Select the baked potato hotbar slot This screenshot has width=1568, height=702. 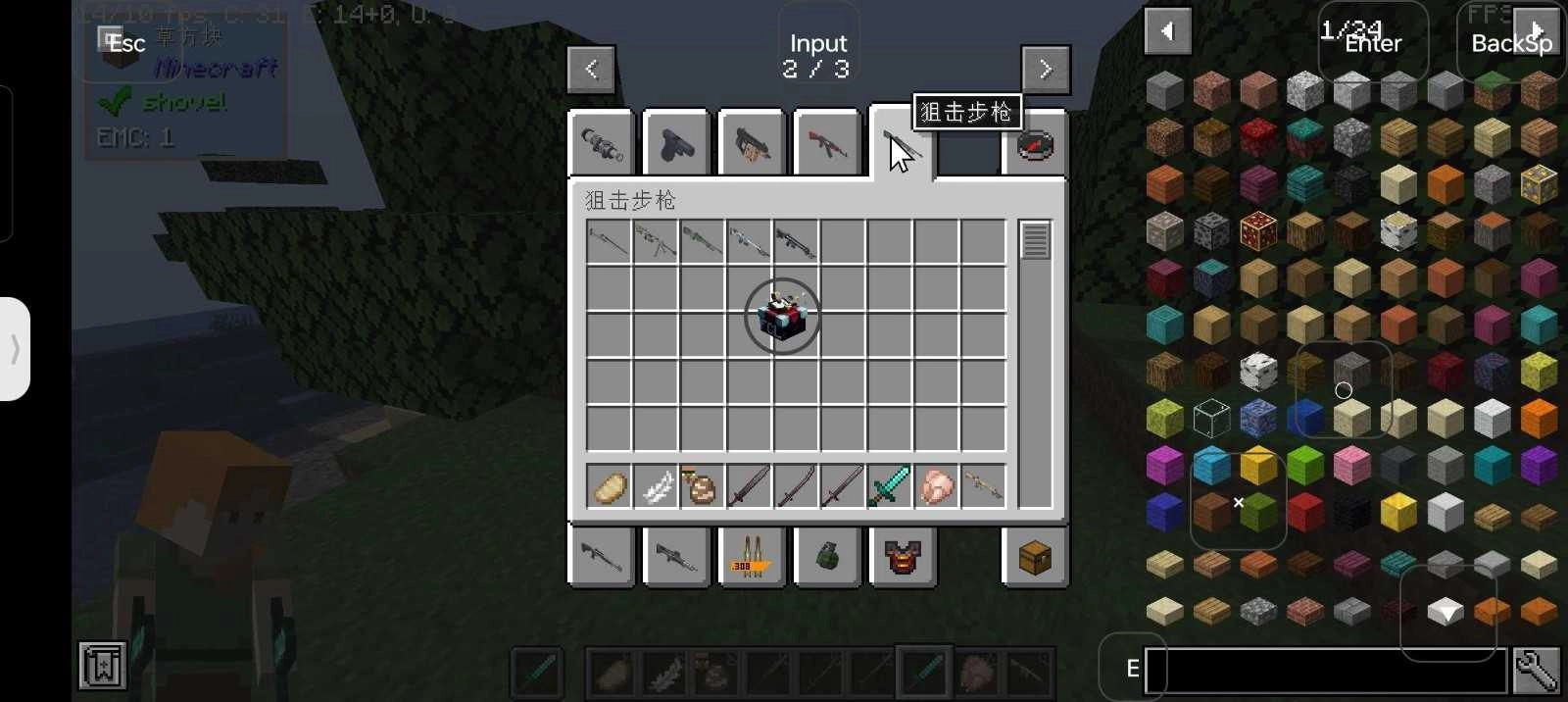click(609, 486)
